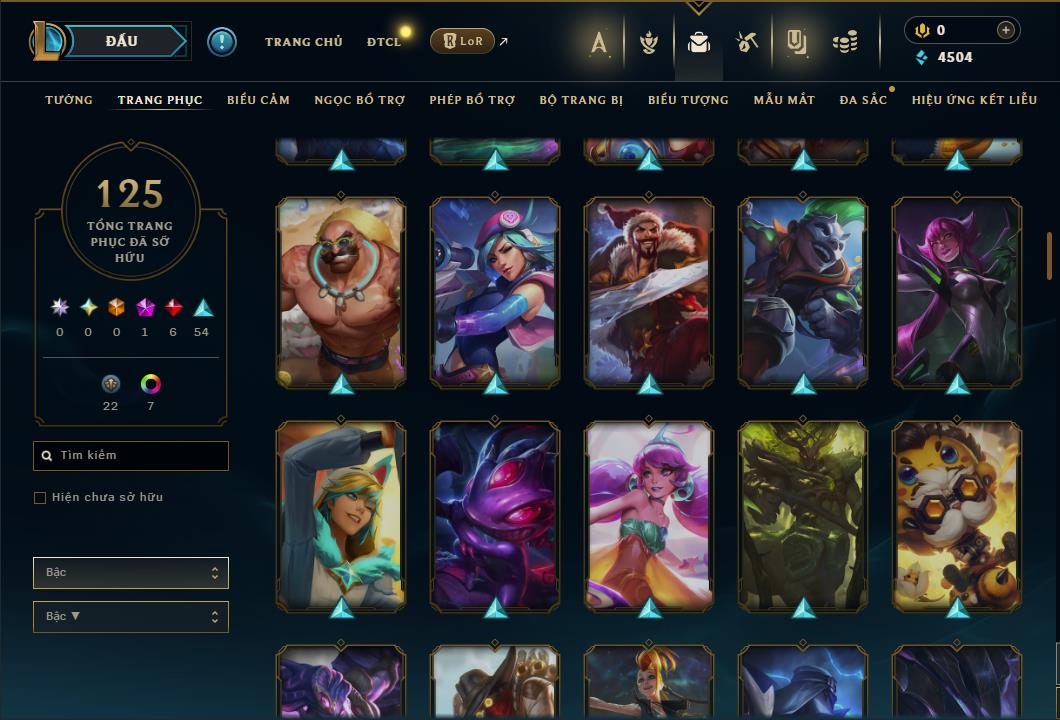Viewport: 1060px width, 720px height.
Task: Switch to the TƯỚNG tab
Action: click(69, 100)
